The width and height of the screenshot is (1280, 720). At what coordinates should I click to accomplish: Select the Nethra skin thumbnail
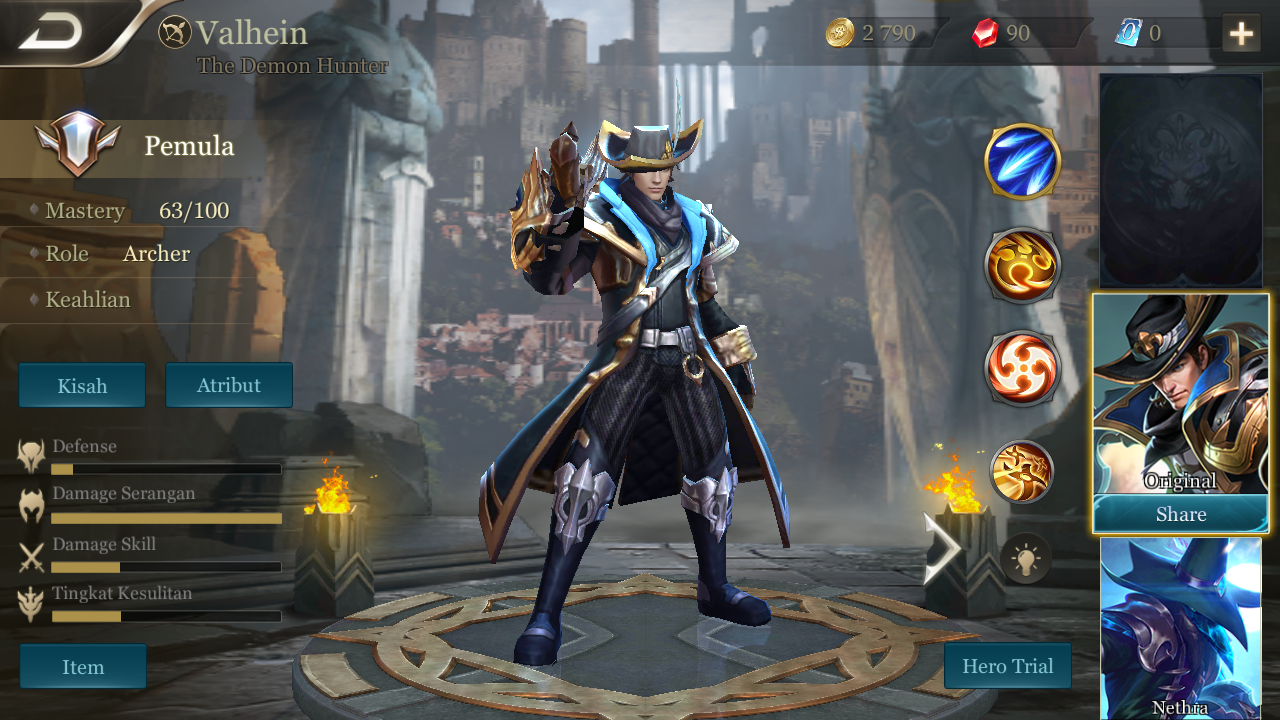(x=1180, y=628)
